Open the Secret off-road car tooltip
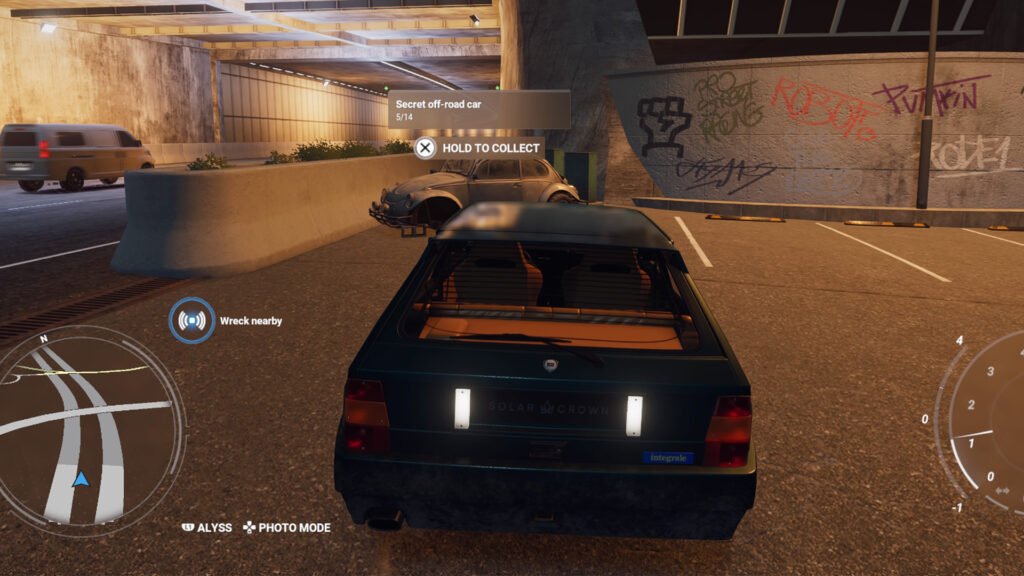Viewport: 1024px width, 576px height. (x=478, y=109)
